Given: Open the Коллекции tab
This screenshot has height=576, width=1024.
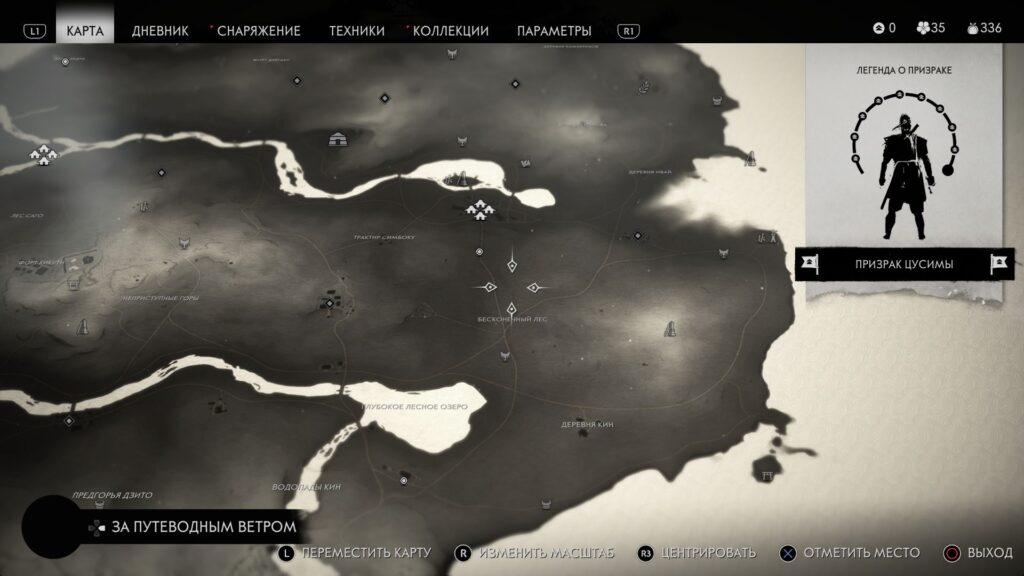Looking at the screenshot, I should pyautogui.click(x=450, y=30).
